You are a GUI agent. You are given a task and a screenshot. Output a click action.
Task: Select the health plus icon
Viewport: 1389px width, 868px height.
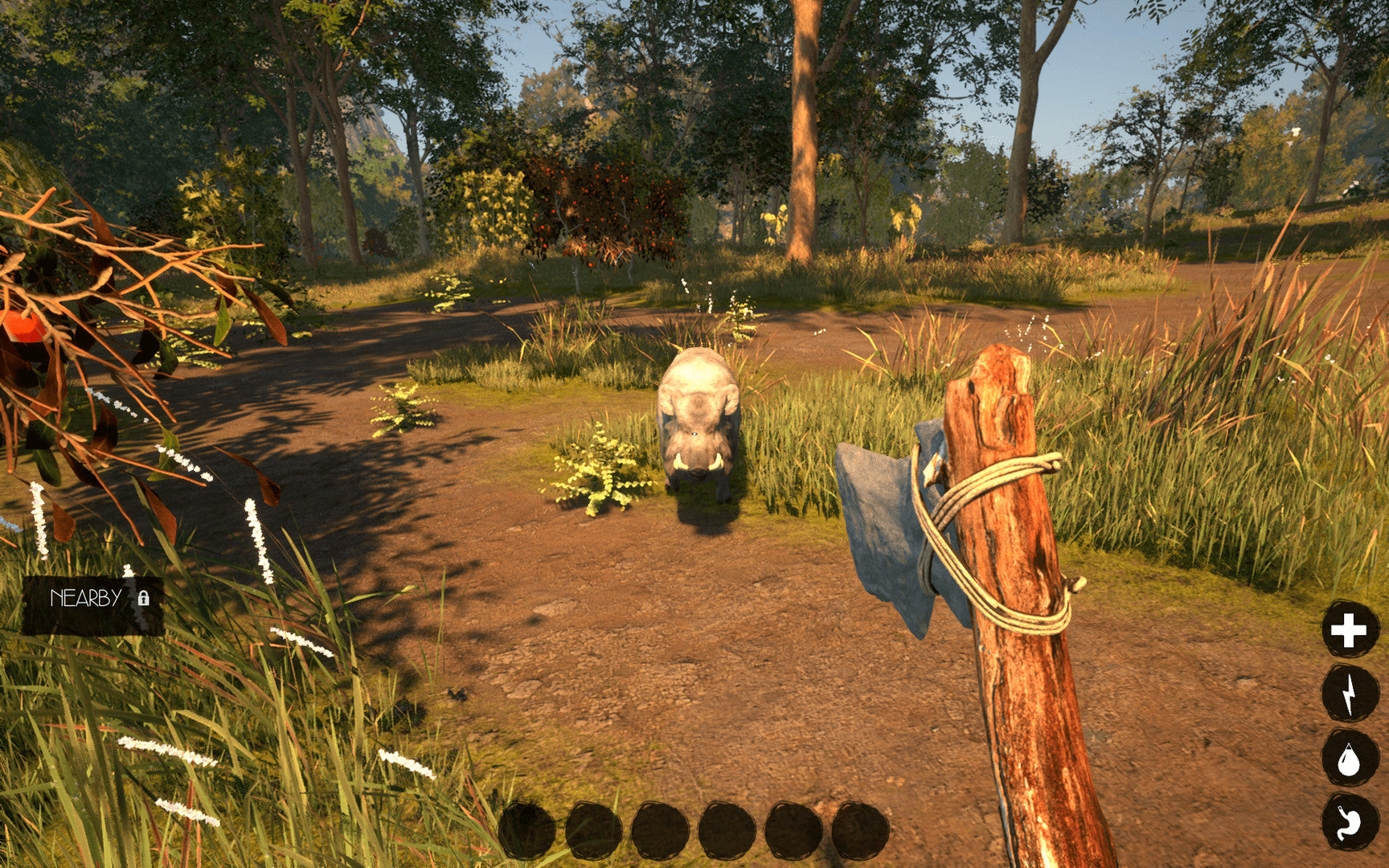tap(1350, 629)
